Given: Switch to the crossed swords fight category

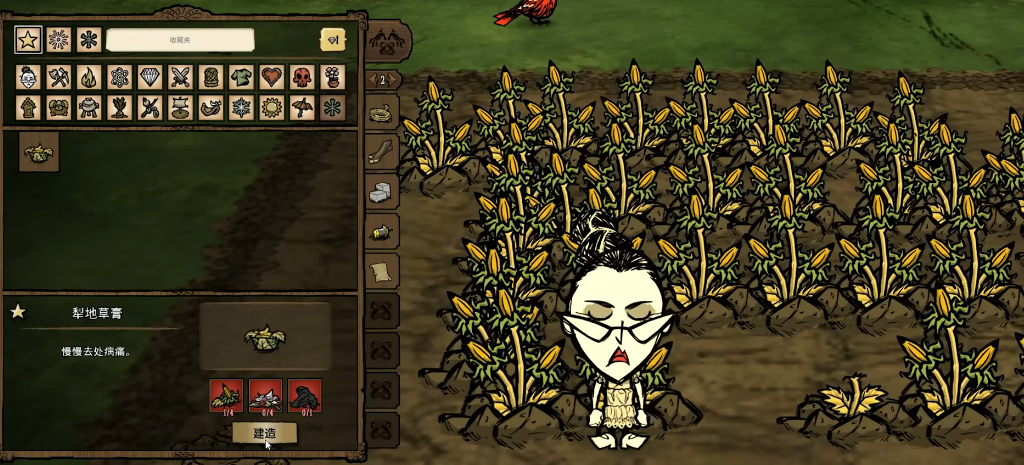Looking at the screenshot, I should (180, 77).
